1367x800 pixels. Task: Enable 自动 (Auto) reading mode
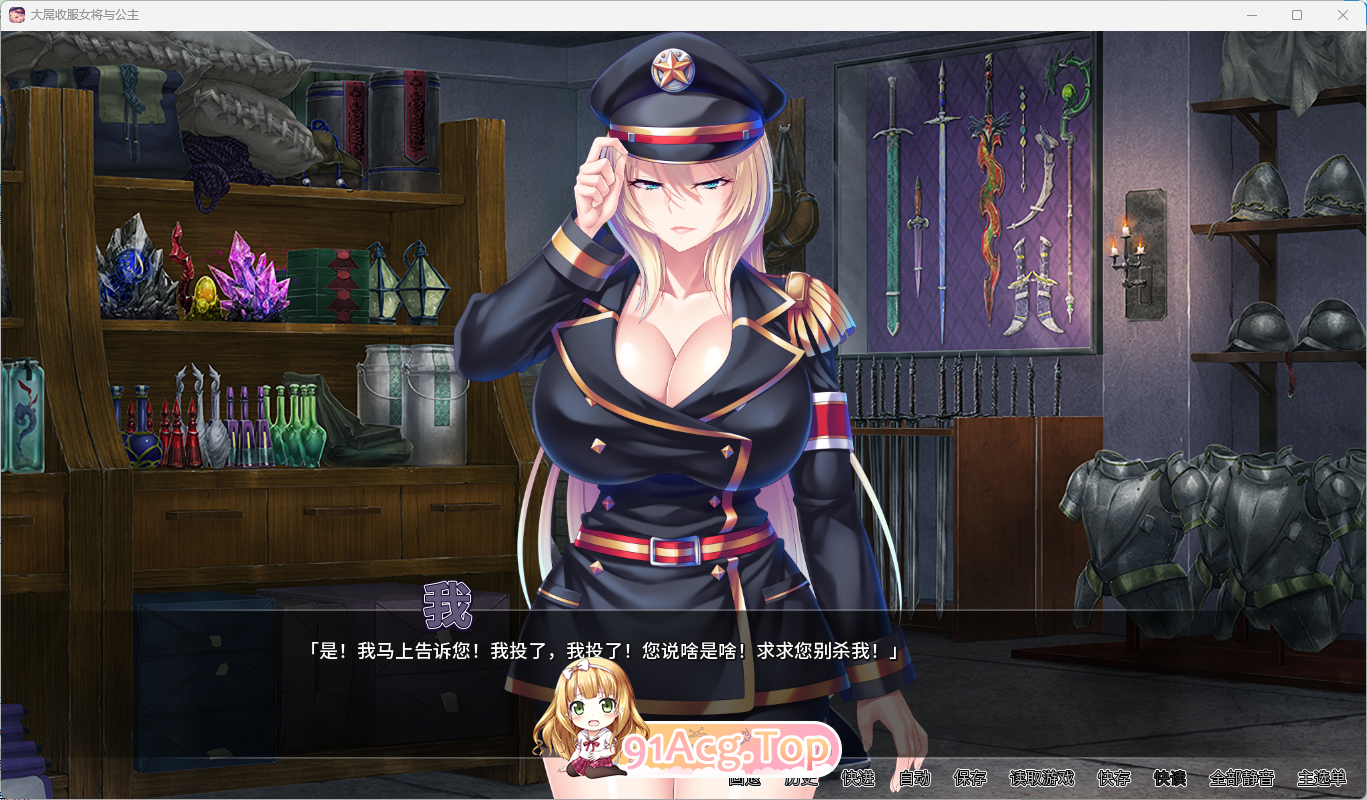(916, 778)
